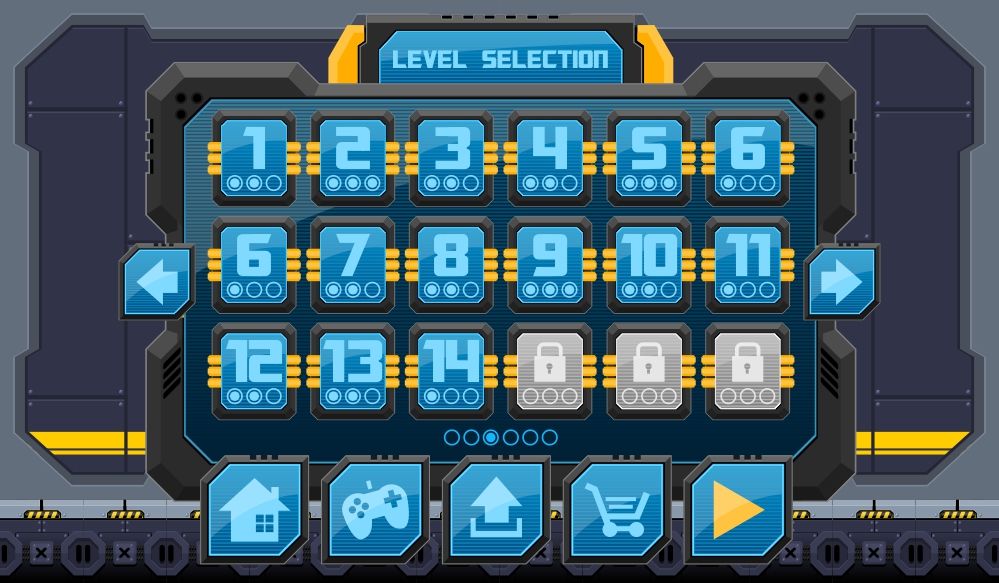Select level 12 tile

(254, 370)
